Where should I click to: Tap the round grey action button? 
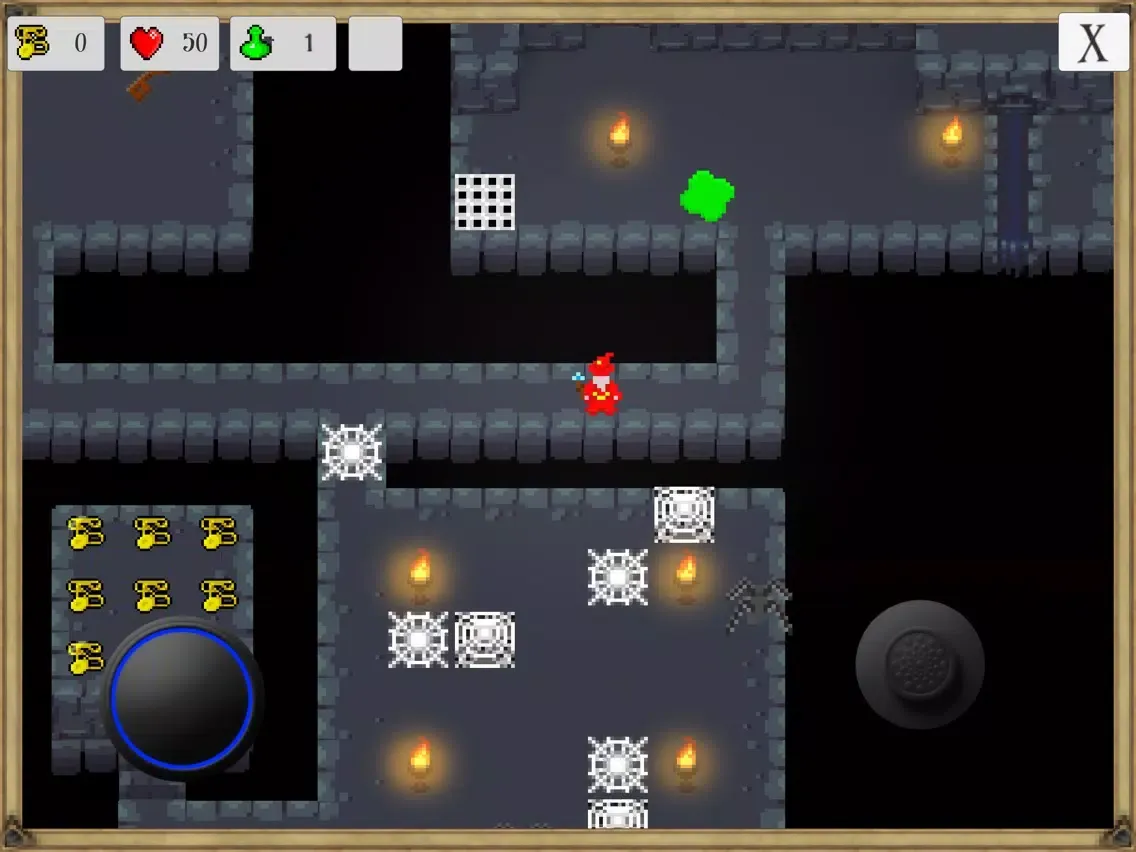919,663
